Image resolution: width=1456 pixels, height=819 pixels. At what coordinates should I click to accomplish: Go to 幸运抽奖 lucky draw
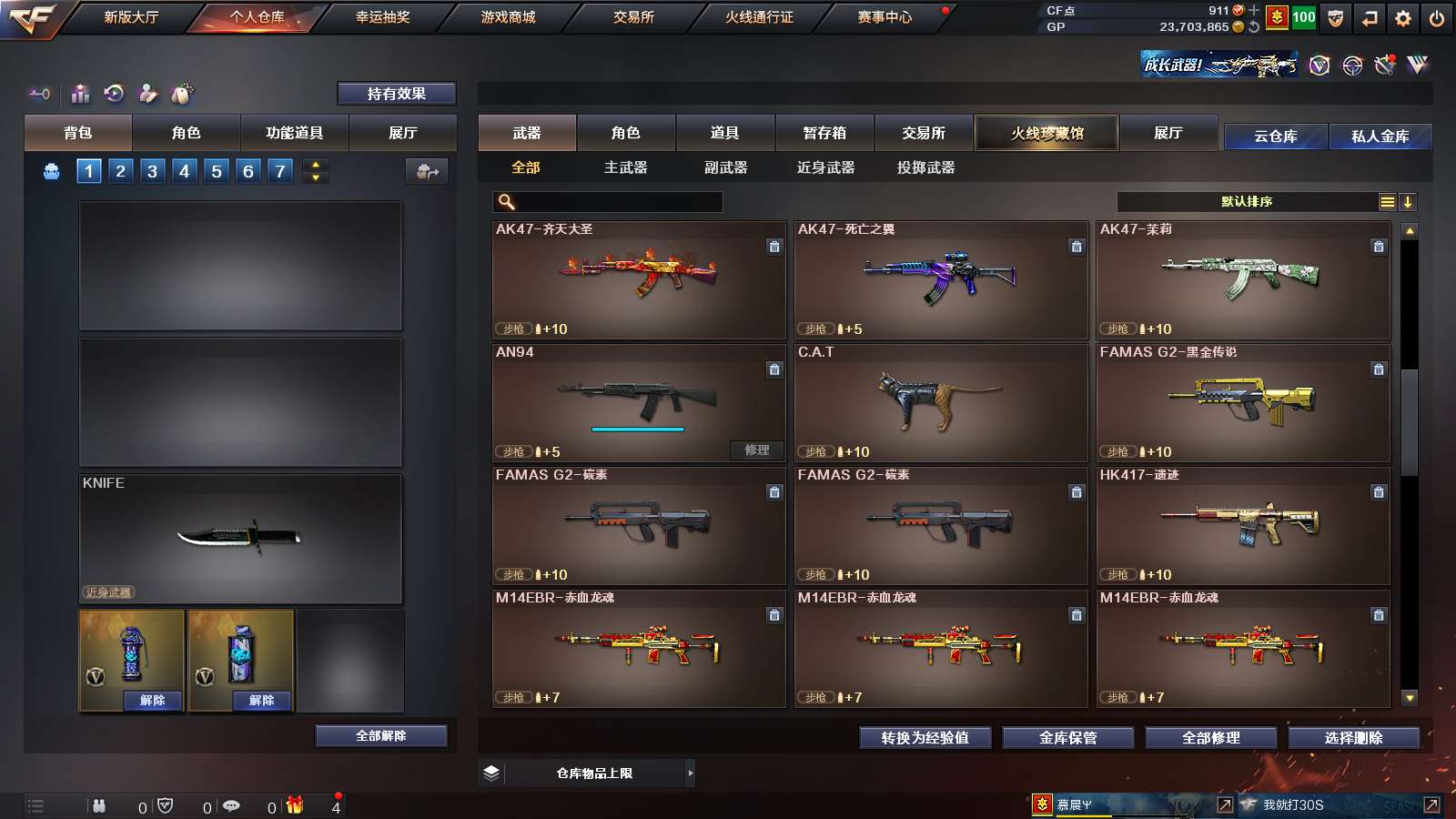pyautogui.click(x=382, y=17)
